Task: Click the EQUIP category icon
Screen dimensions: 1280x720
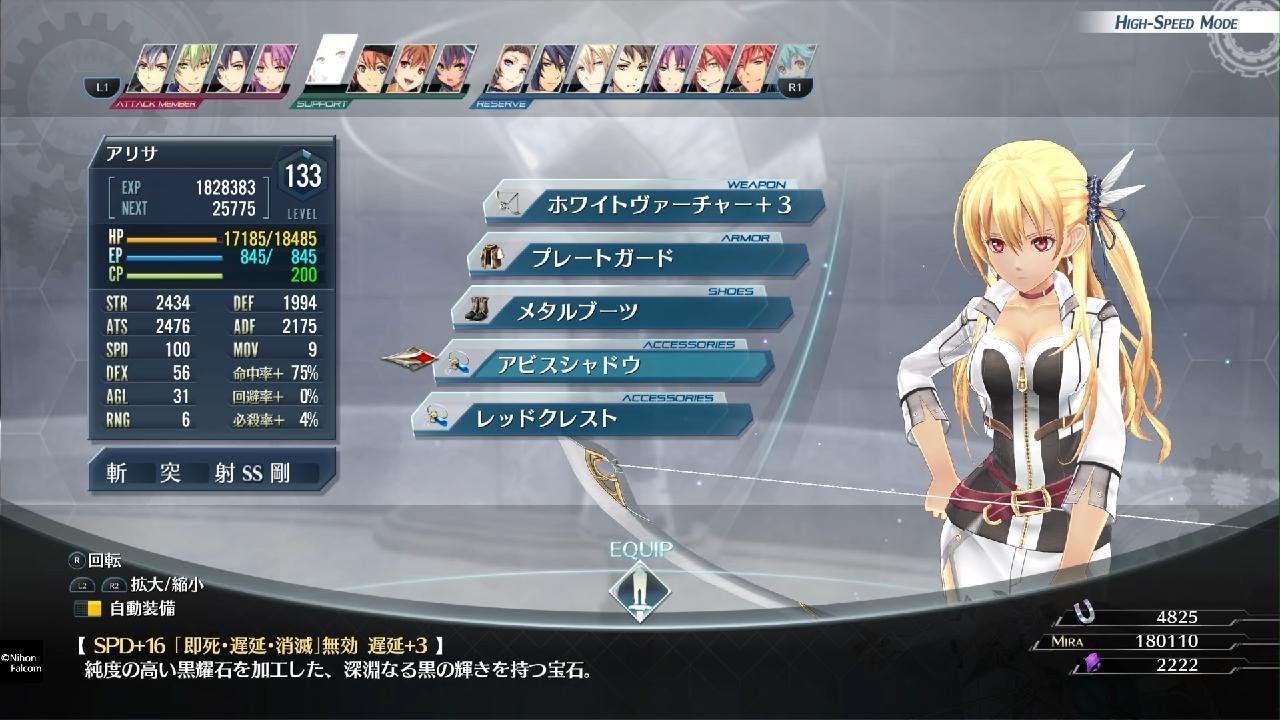Action: [640, 588]
